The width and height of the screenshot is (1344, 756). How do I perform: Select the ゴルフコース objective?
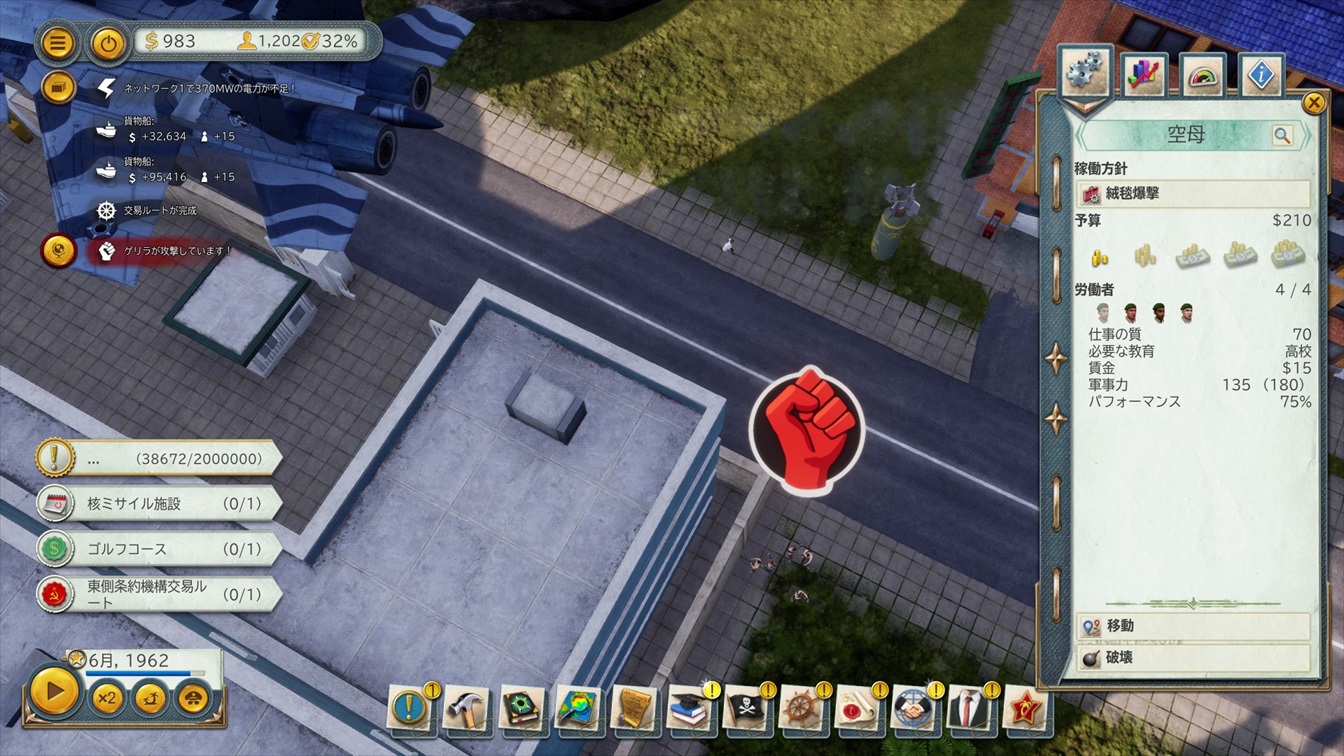click(160, 549)
